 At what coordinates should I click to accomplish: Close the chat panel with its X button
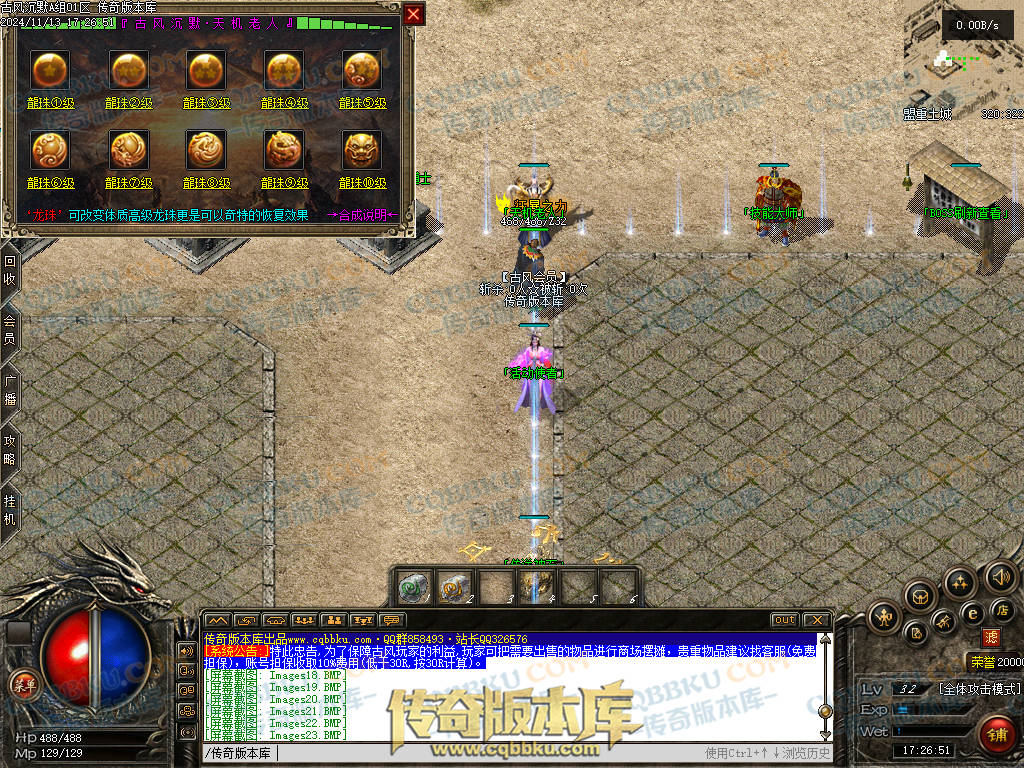pyautogui.click(x=817, y=620)
